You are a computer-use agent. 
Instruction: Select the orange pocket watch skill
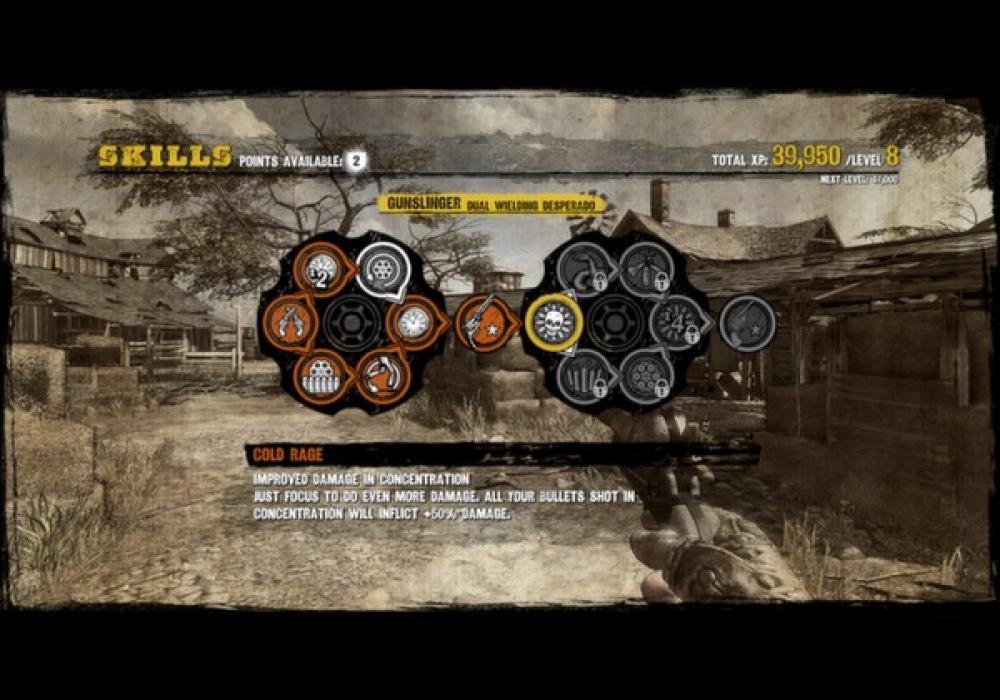412,322
